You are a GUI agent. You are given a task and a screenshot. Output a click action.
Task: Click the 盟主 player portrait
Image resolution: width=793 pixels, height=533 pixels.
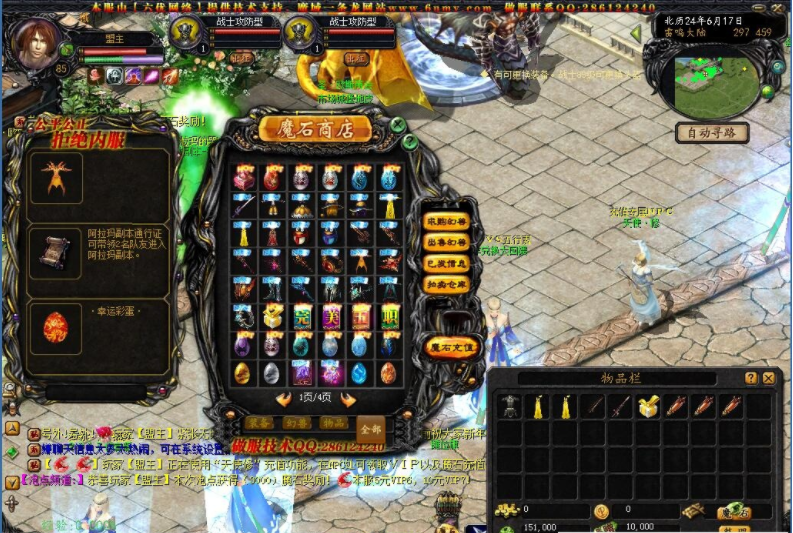[37, 40]
